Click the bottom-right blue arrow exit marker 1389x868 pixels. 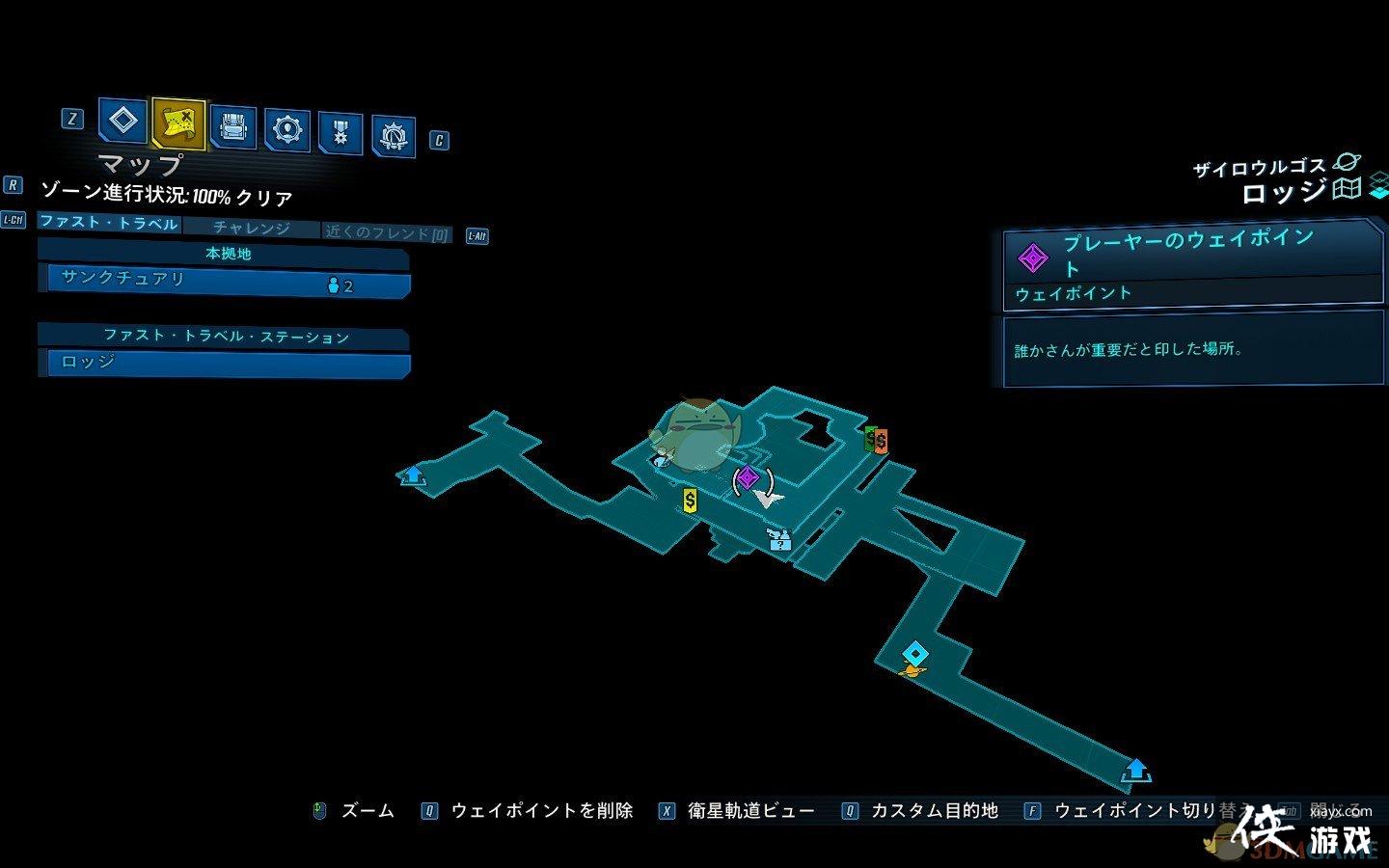pos(1136,770)
